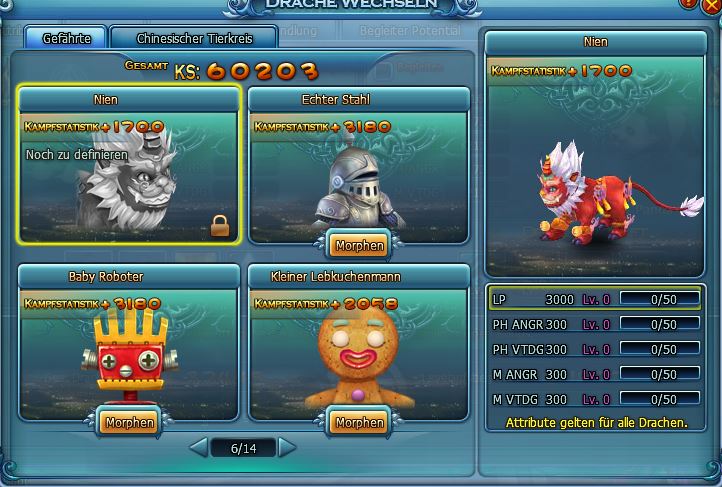Image resolution: width=722 pixels, height=487 pixels.
Task: Morph into Kleiner Lebkuchenmann
Action: (x=359, y=423)
